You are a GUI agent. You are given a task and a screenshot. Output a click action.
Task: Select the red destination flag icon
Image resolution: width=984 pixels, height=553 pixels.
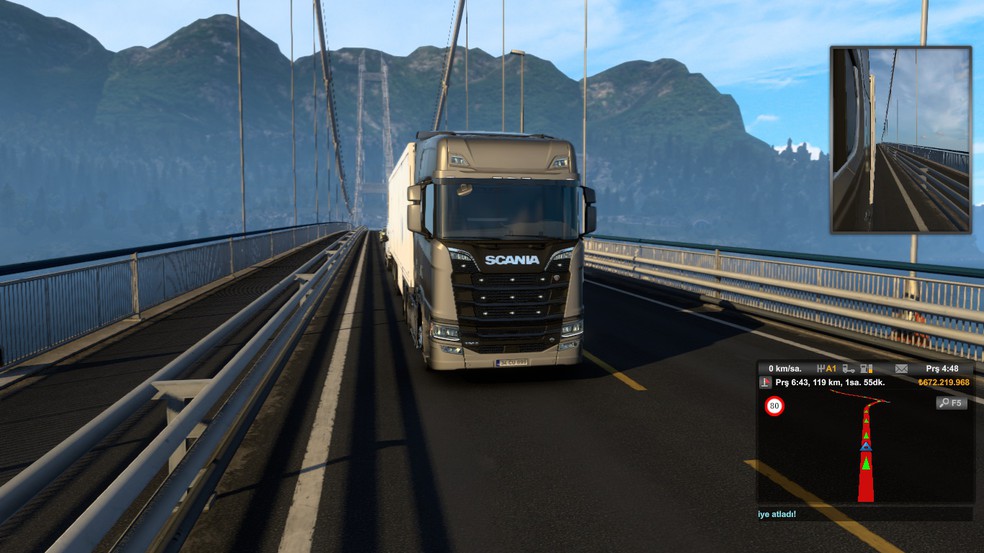pyautogui.click(x=766, y=383)
